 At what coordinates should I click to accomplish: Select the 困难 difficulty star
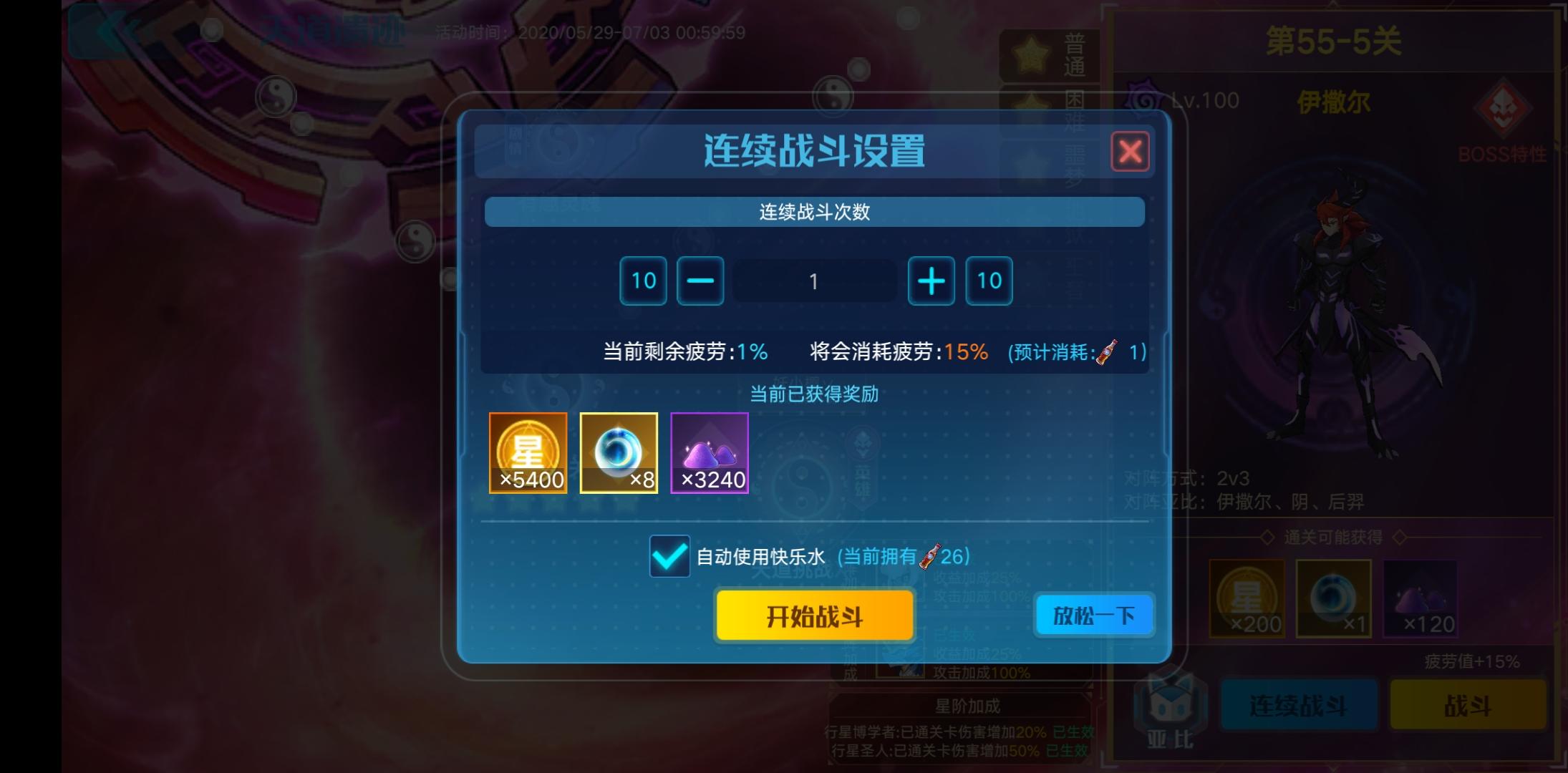pos(1032,109)
